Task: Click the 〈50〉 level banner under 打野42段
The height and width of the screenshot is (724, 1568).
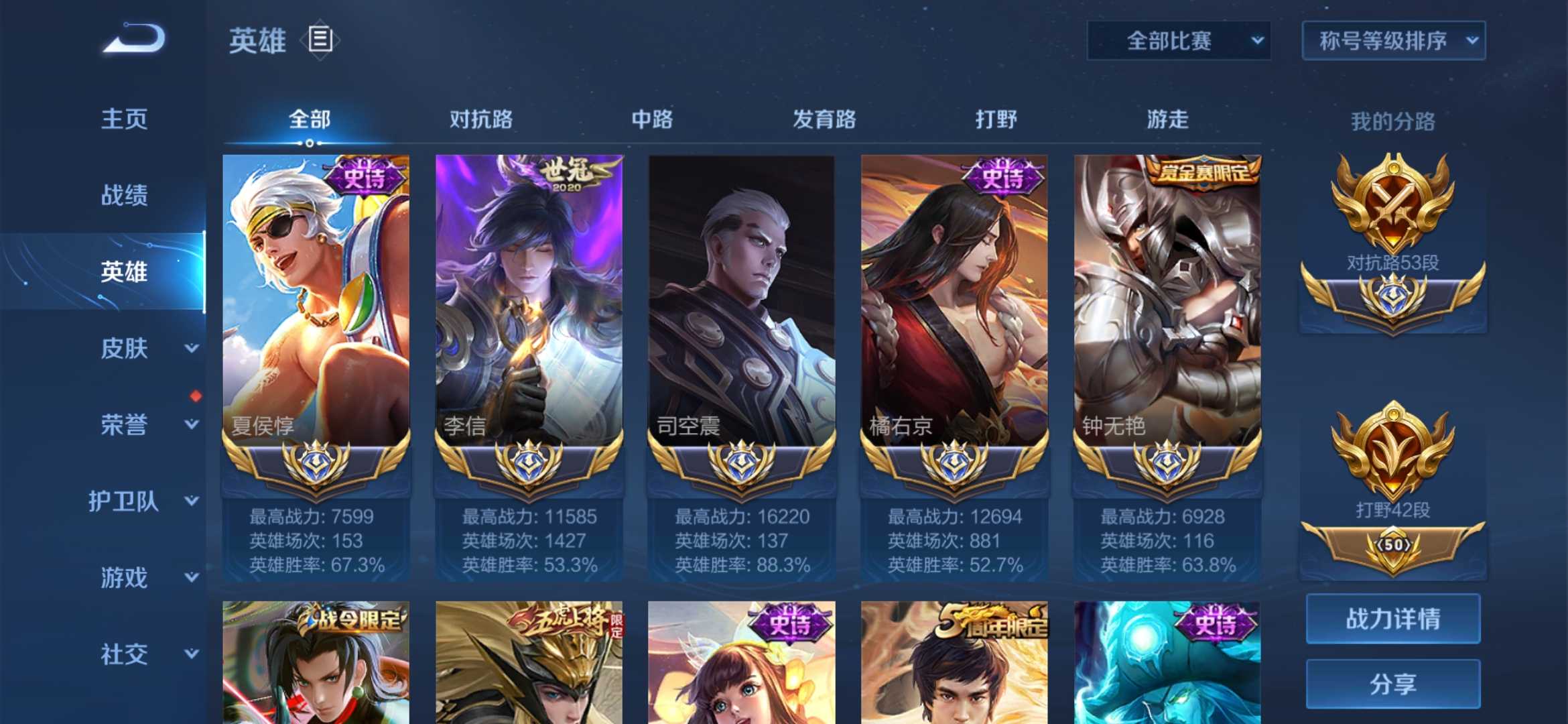Action: (1394, 545)
